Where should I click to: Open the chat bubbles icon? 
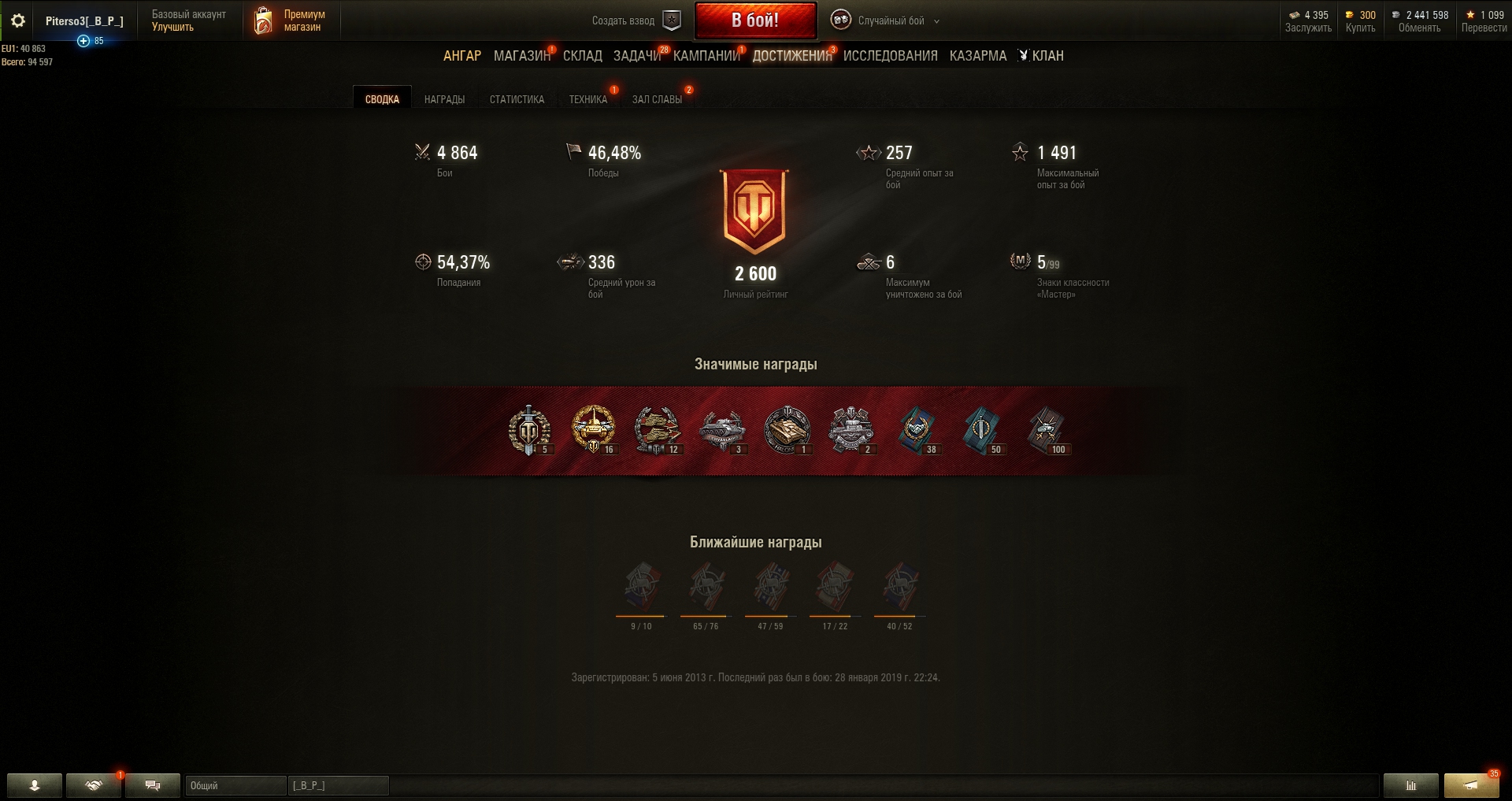point(152,786)
